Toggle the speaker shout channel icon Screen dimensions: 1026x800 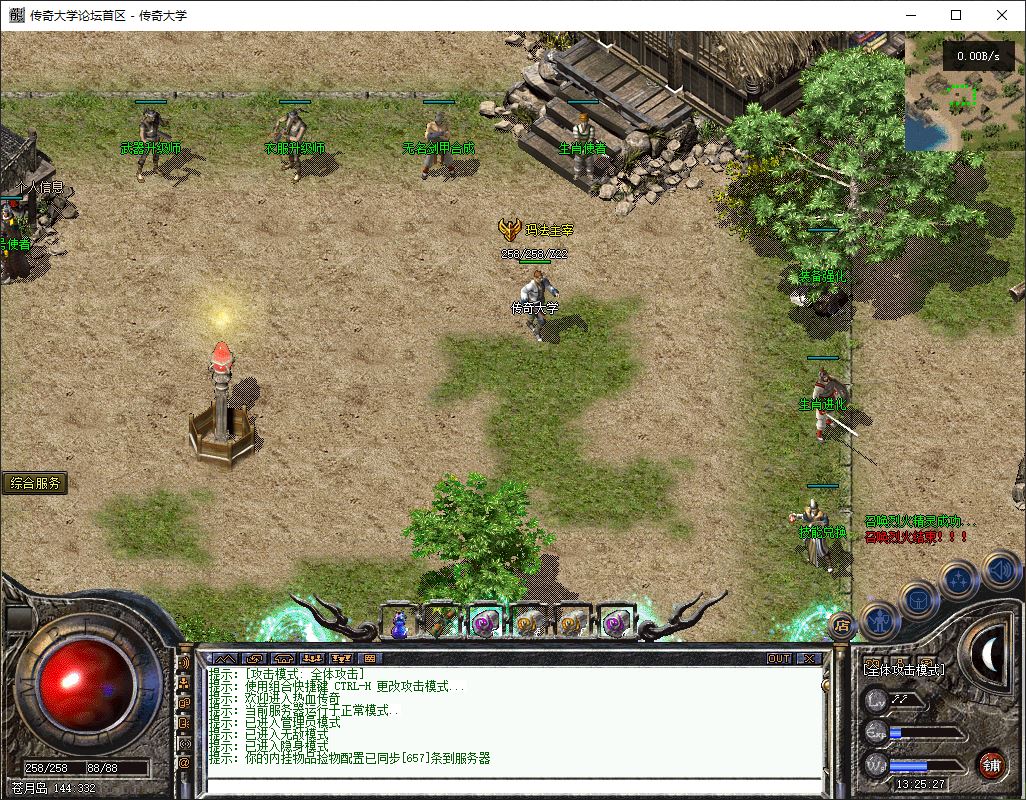click(184, 663)
